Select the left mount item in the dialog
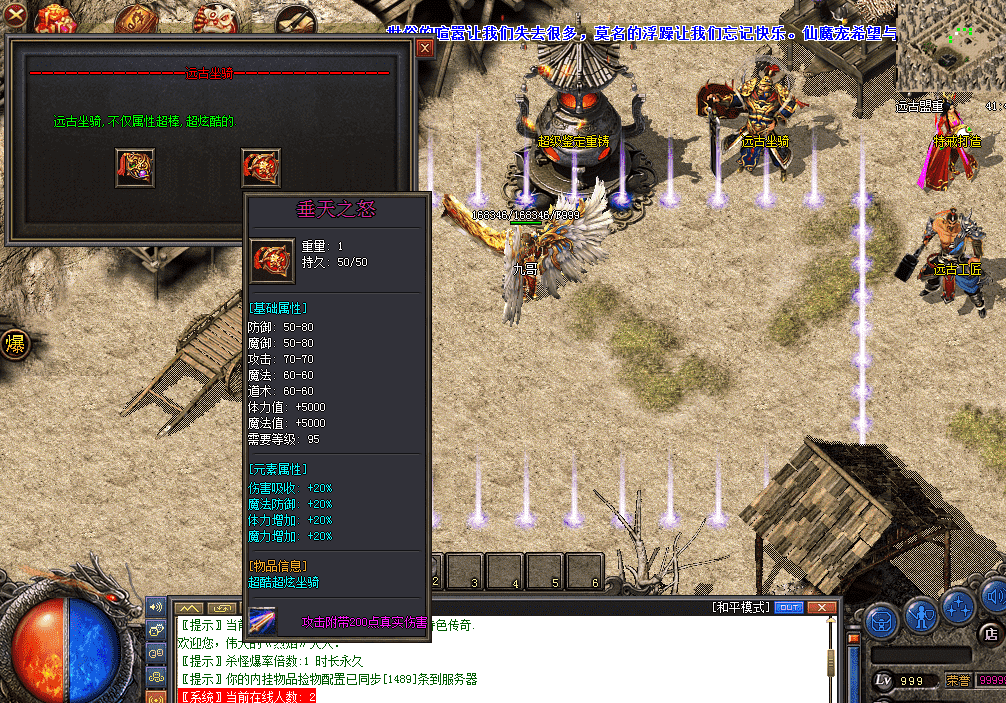This screenshot has width=1006, height=703. pyautogui.click(x=135, y=167)
